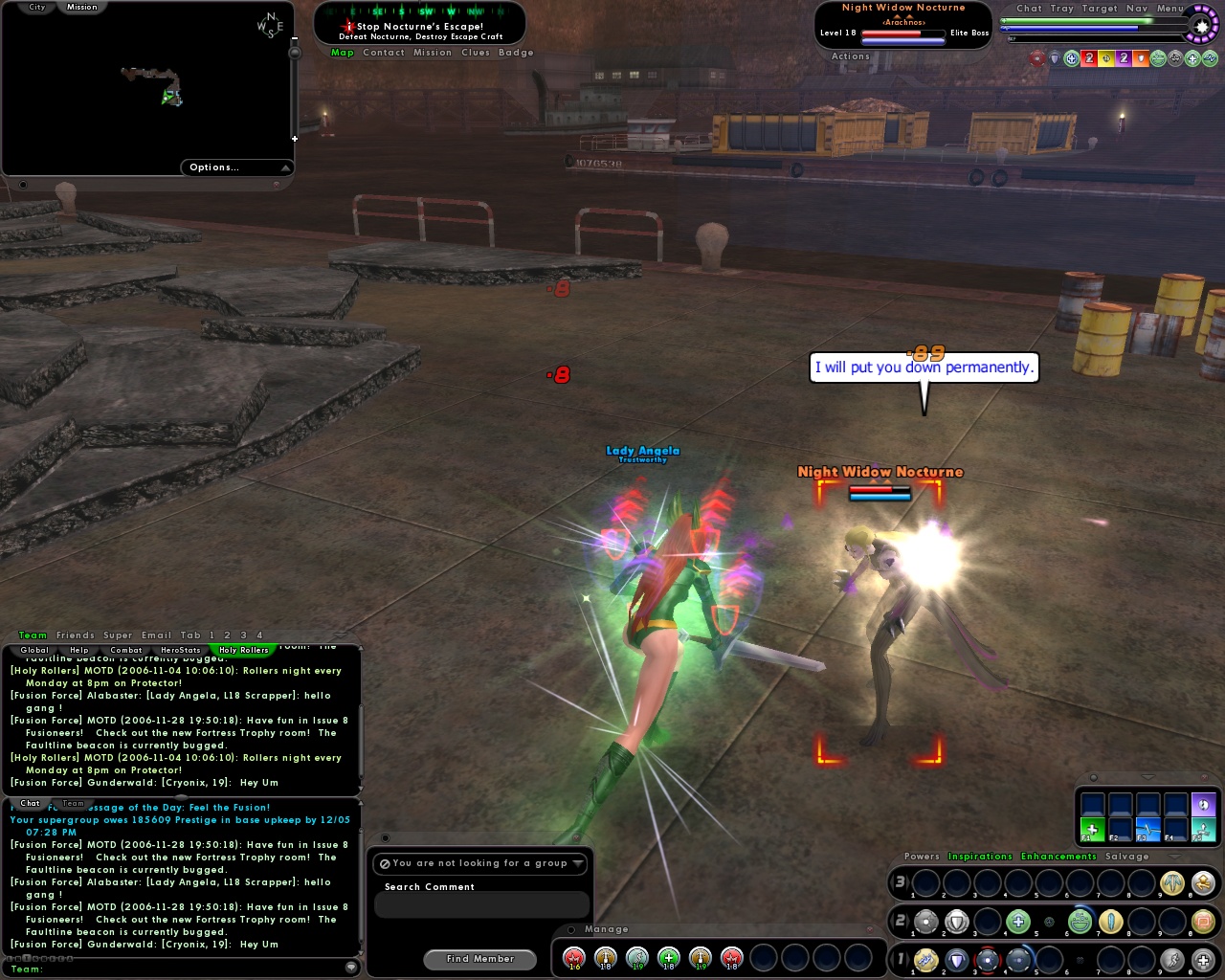Expand the Team window arrow at bottom left
Viewport: 1225px width, 980px height.
[x=351, y=968]
